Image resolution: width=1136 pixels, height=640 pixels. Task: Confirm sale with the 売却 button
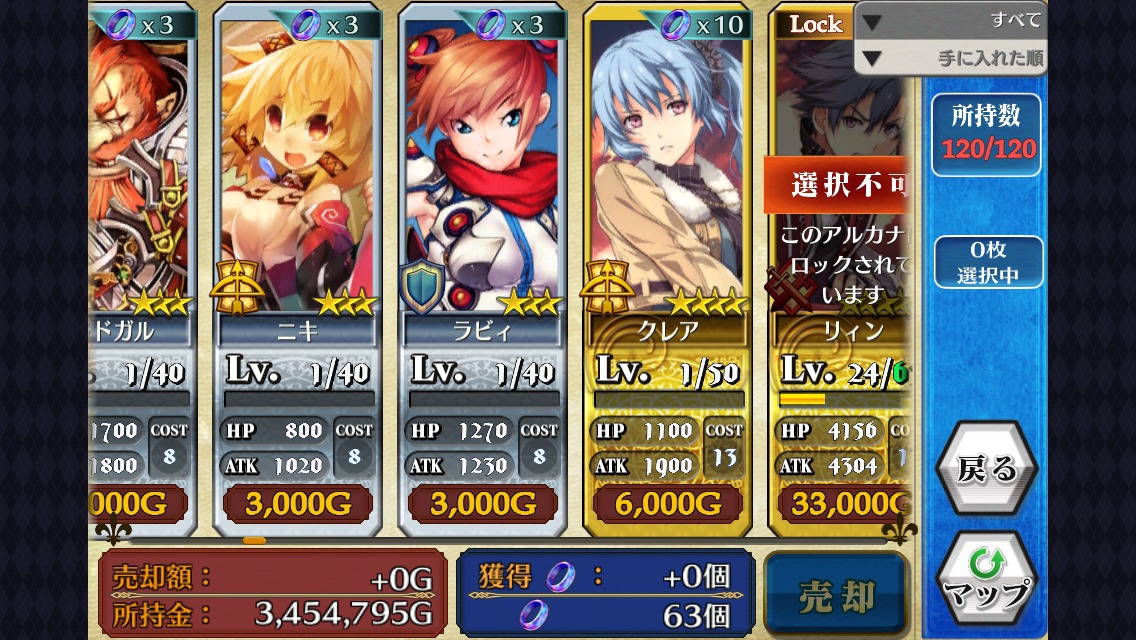(x=836, y=596)
